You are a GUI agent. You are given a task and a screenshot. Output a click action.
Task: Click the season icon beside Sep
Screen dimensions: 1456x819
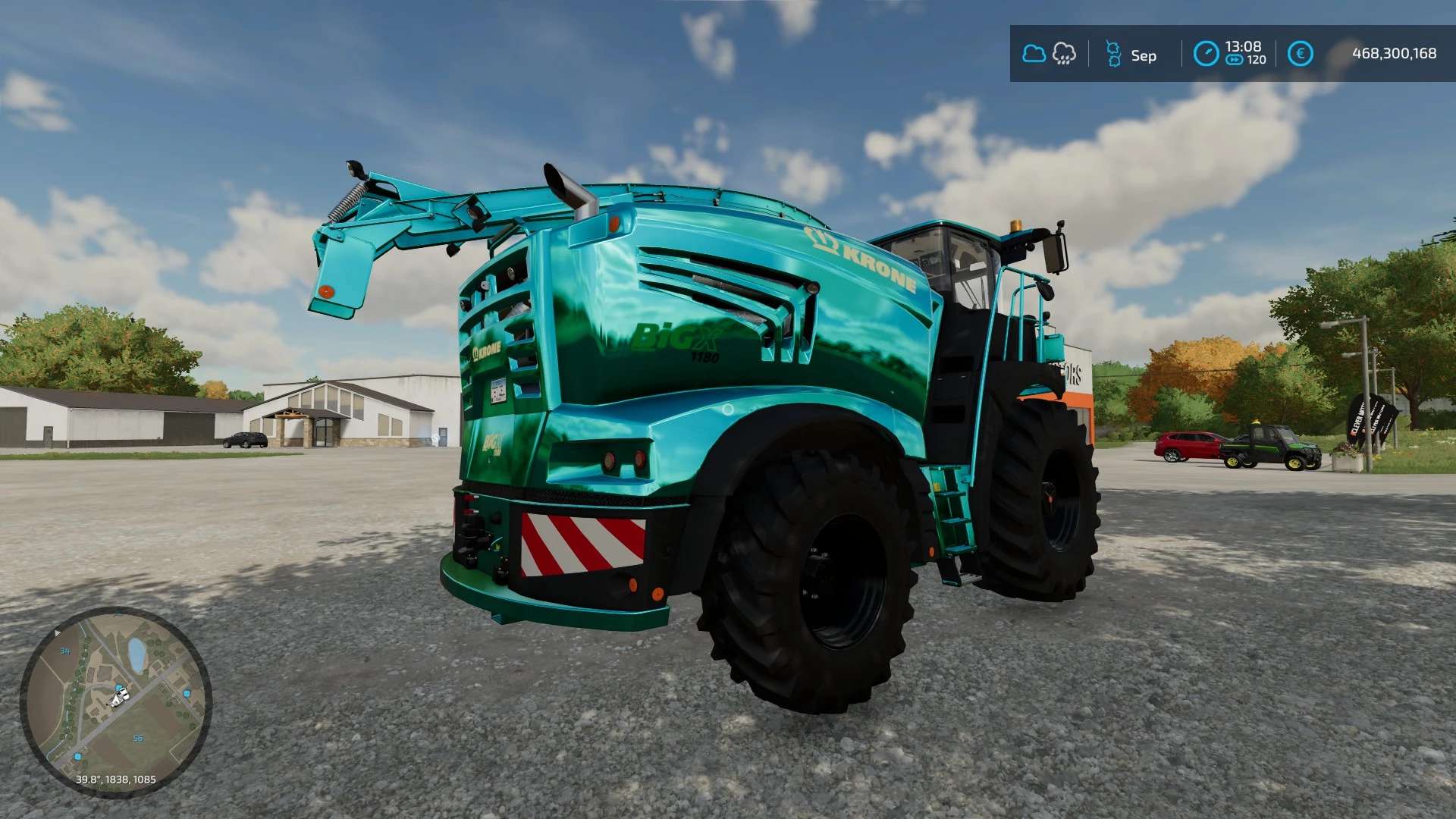(x=1113, y=54)
